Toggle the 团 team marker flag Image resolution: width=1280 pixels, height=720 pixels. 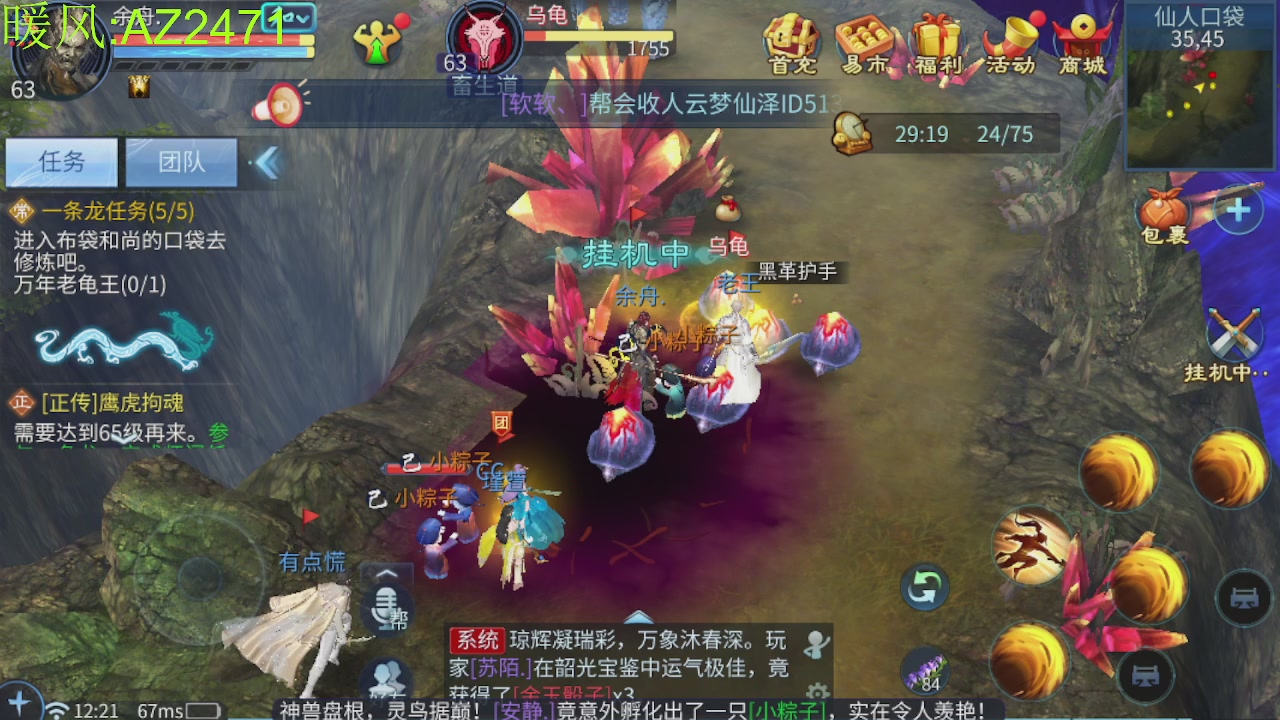point(499,422)
